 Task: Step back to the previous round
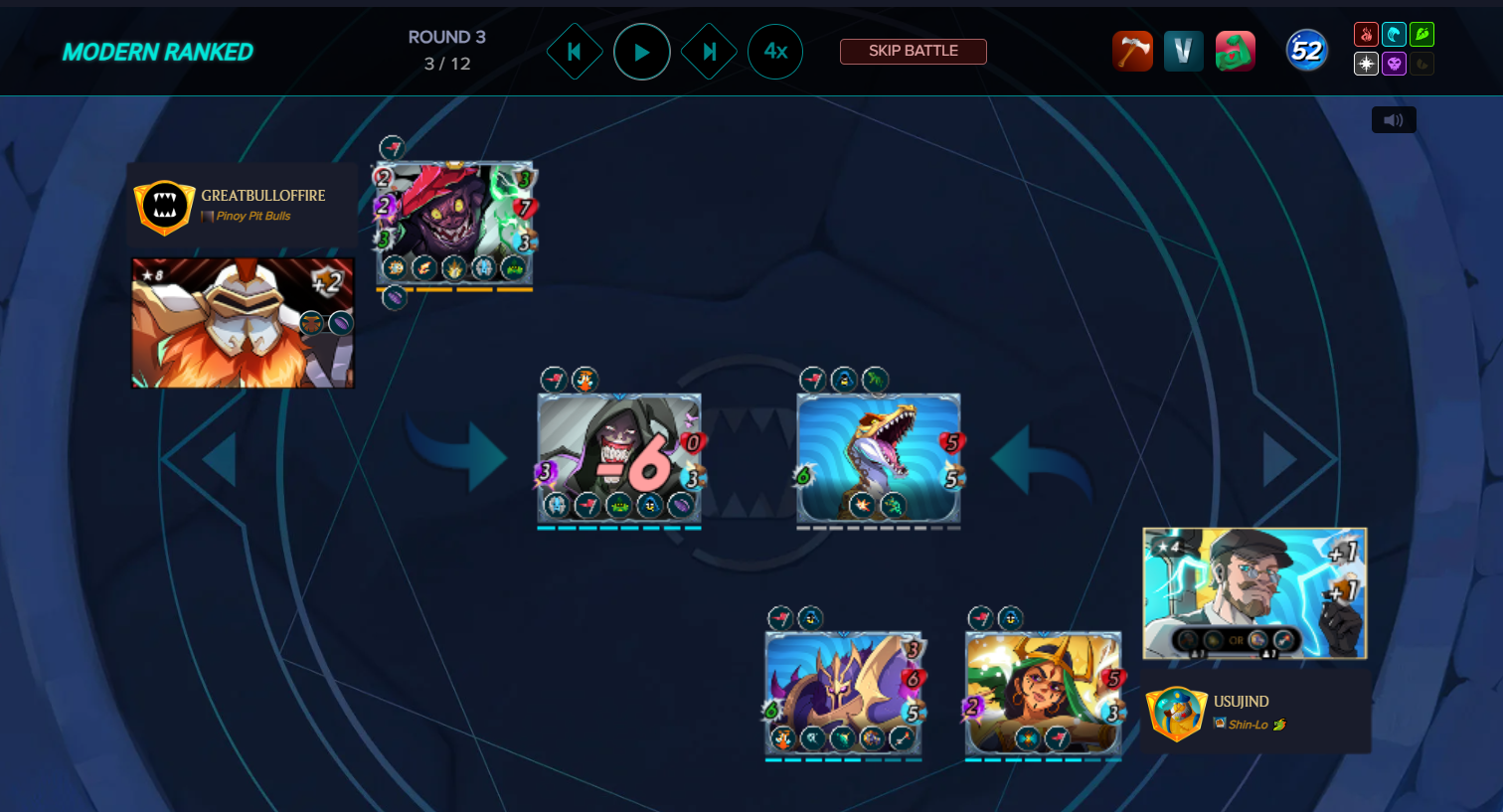pos(575,52)
